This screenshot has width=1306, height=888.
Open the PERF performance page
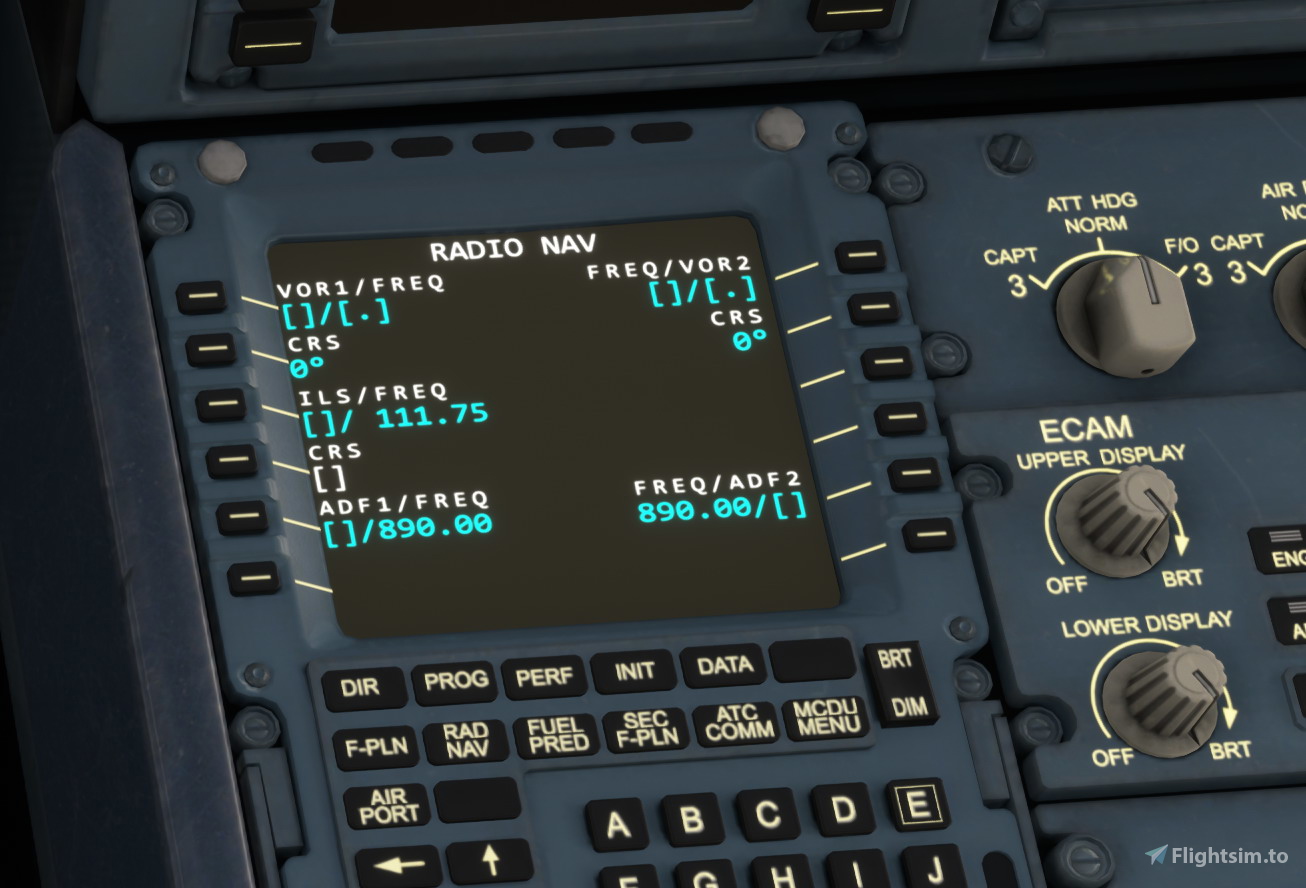coord(545,676)
